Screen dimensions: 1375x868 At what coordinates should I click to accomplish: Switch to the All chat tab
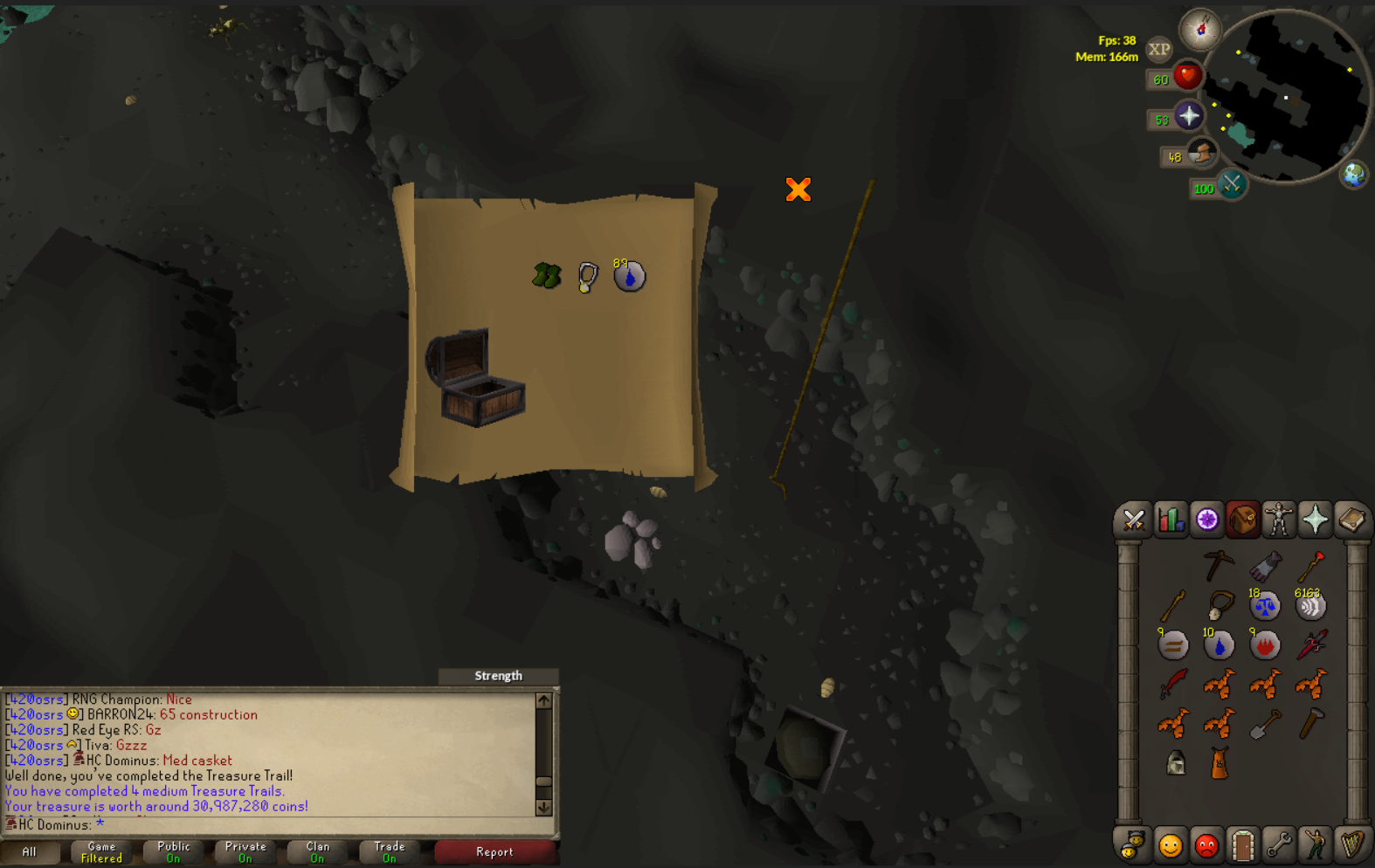(31, 851)
